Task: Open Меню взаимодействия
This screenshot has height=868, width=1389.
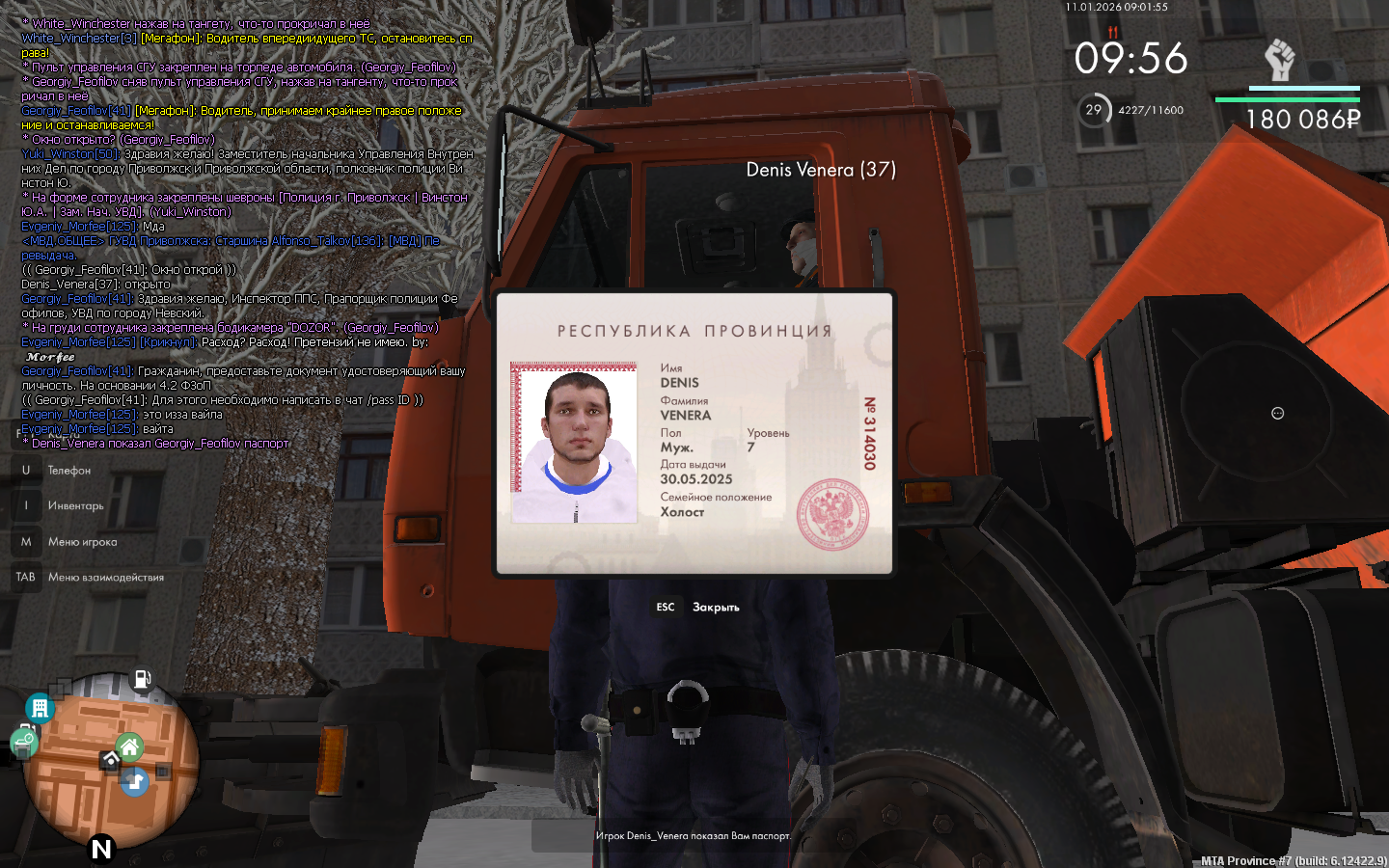Action: (x=105, y=578)
